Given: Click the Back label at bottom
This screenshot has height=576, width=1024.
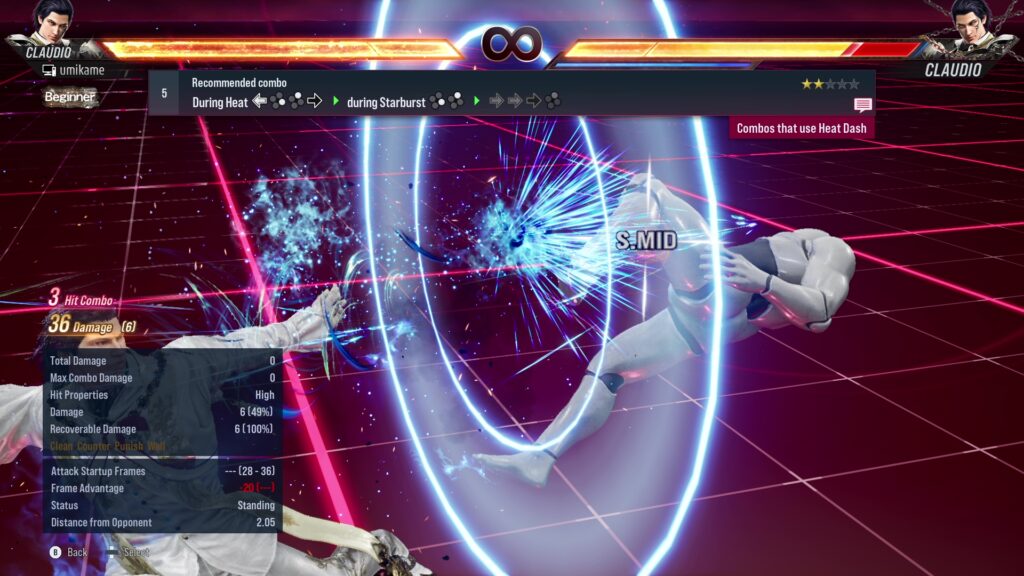Looking at the screenshot, I should [x=77, y=552].
